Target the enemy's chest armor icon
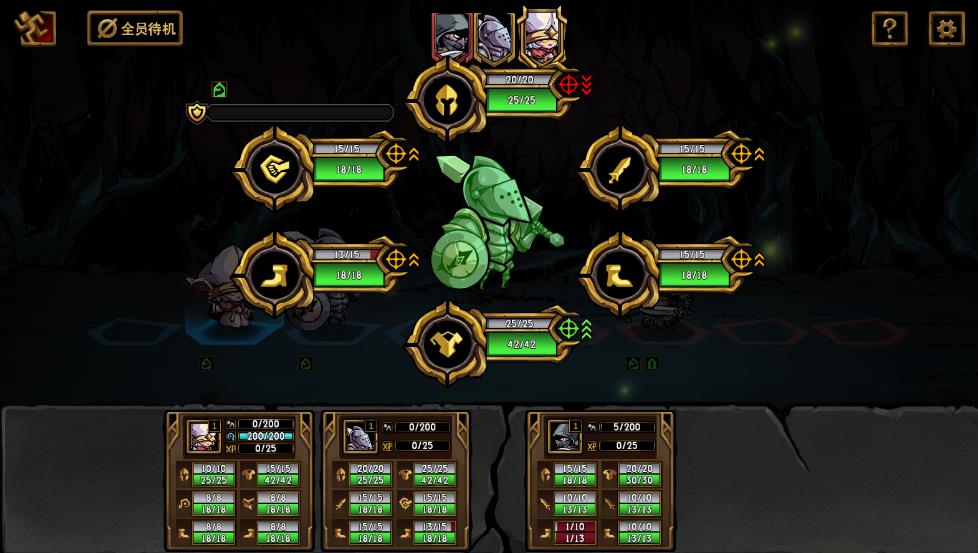The image size is (978, 553). click(447, 344)
